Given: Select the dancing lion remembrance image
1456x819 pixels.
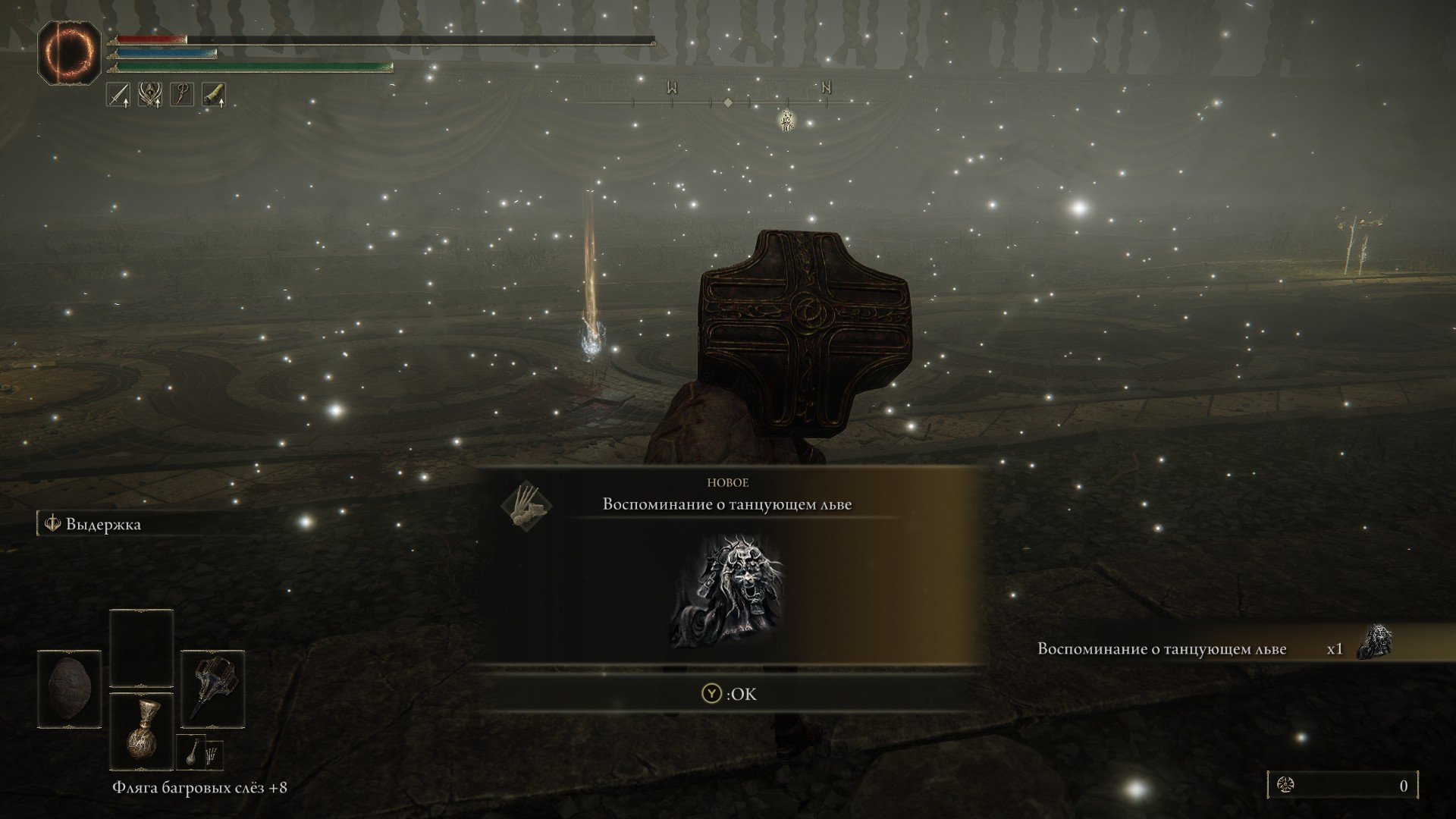Looking at the screenshot, I should pos(726,591).
